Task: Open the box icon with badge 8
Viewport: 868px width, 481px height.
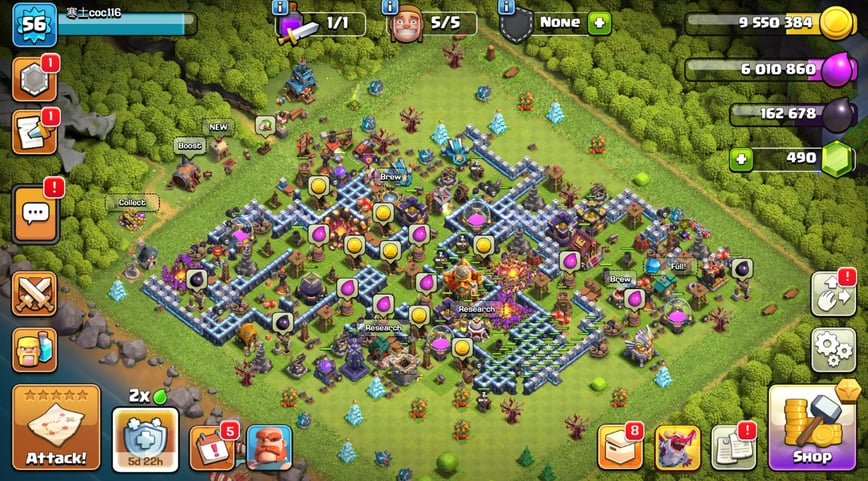Action: [619, 447]
